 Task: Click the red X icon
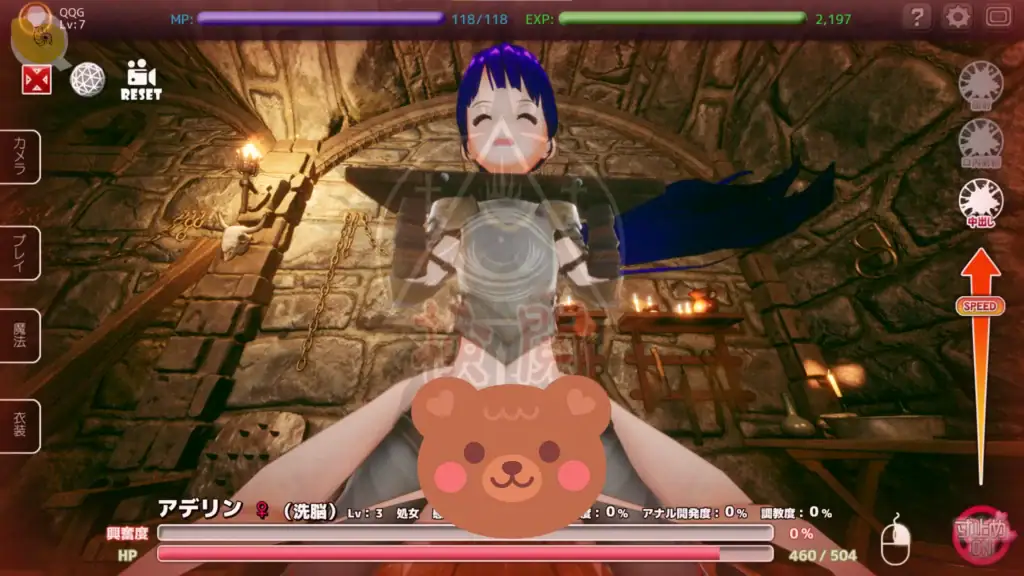click(37, 79)
